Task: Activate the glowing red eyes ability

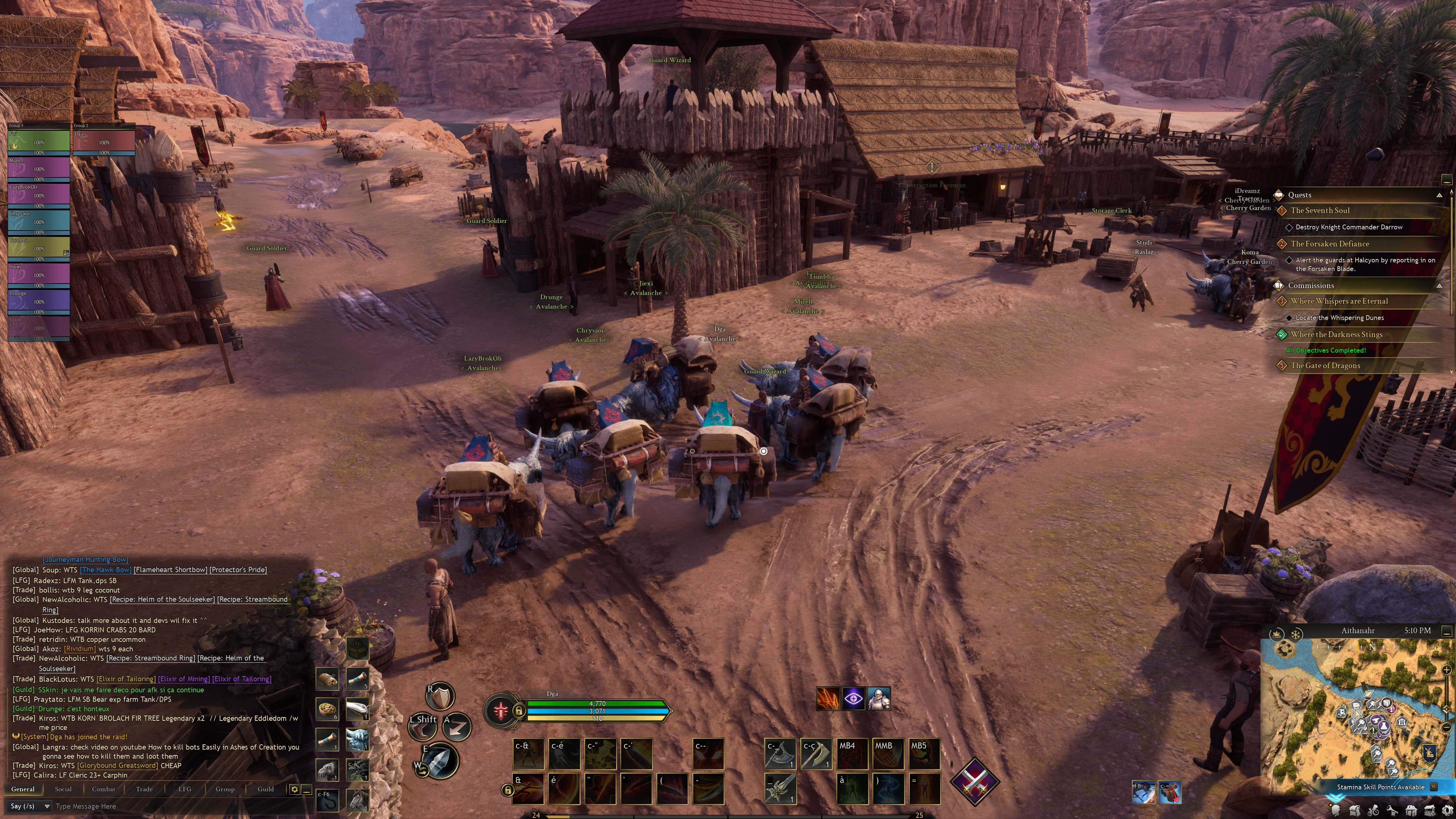Action: [708, 753]
